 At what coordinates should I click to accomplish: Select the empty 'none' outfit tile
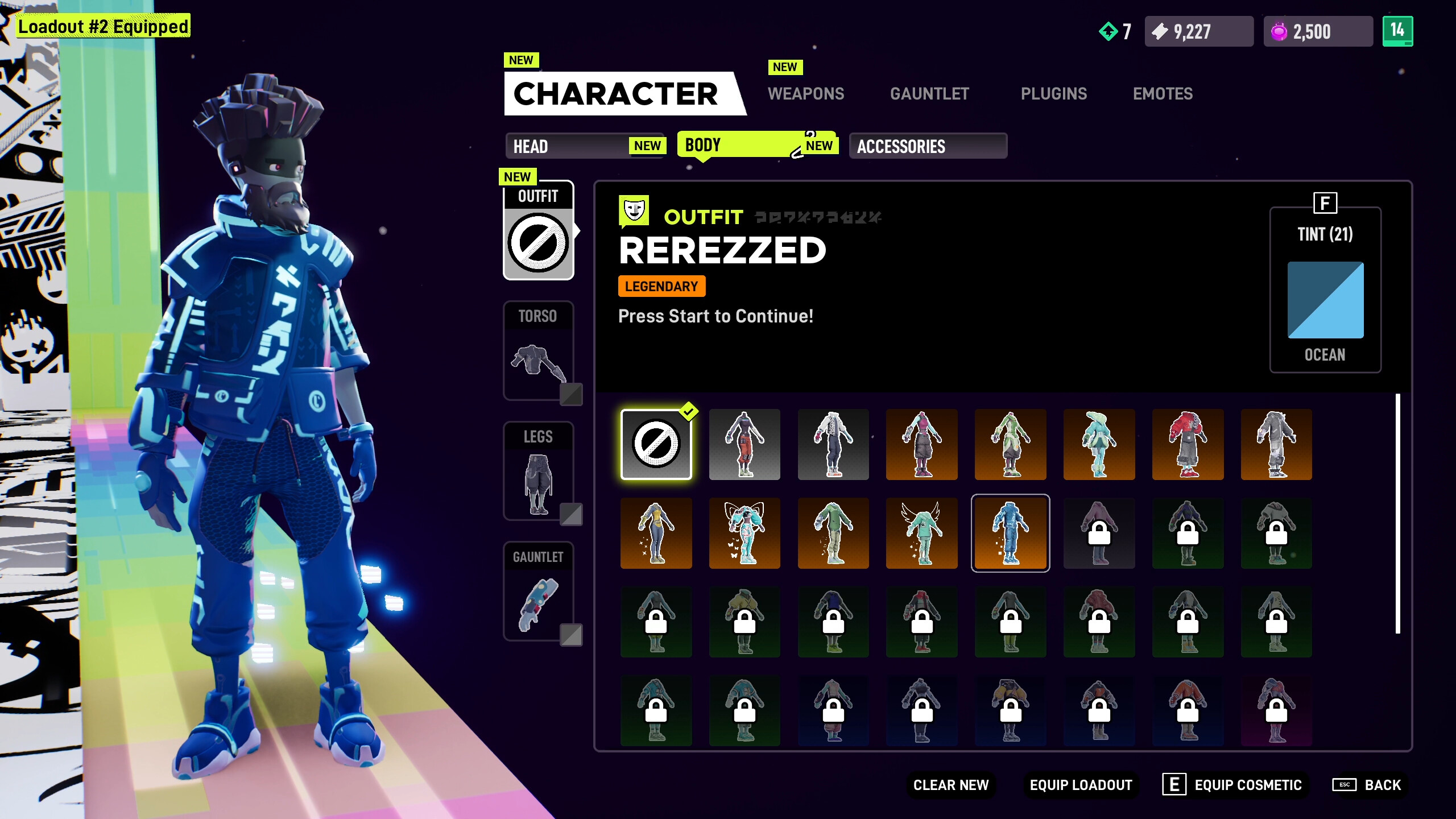coord(656,445)
